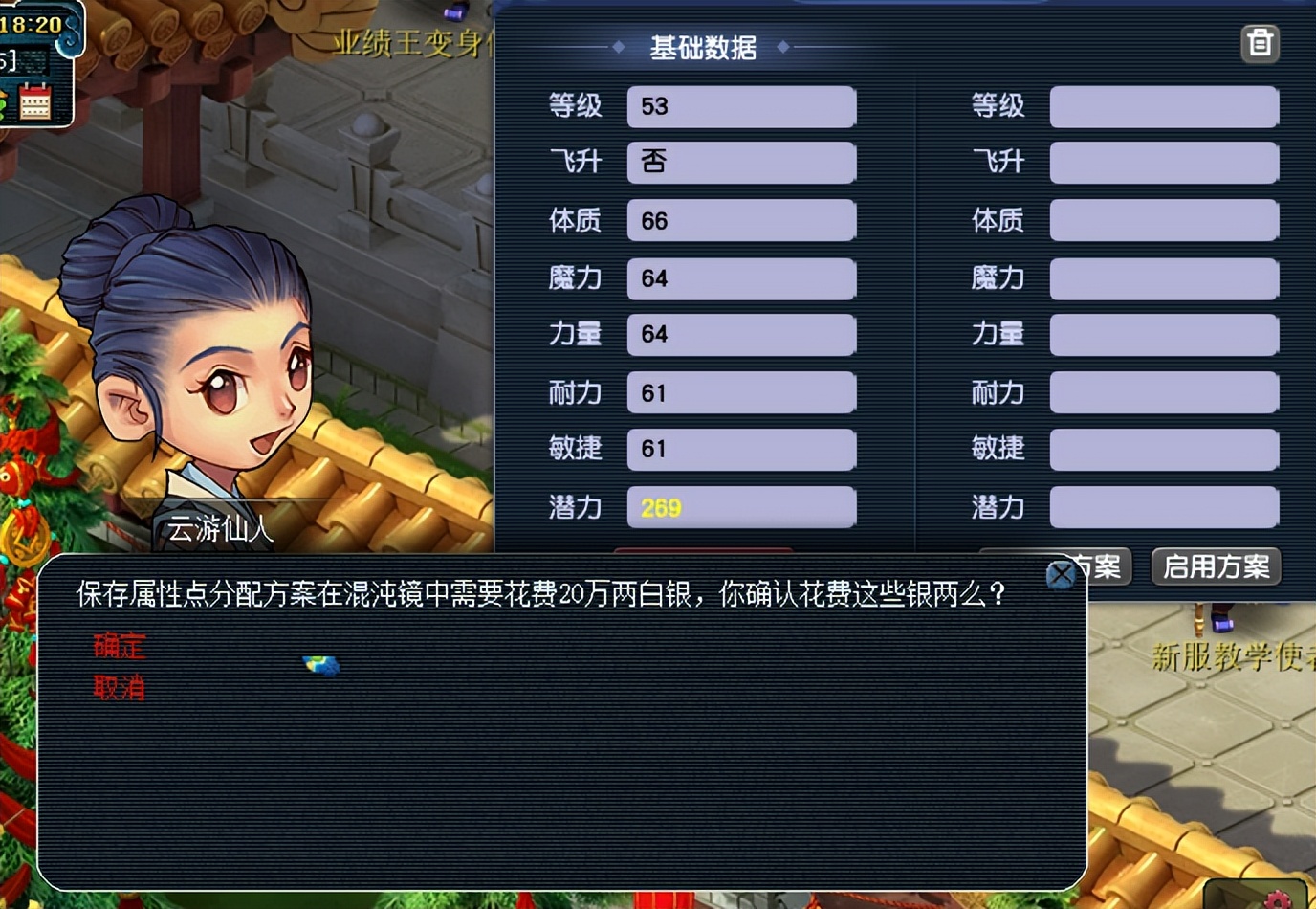Click the empty 潜力 field in the right column
Viewport: 1316px width, 909px height.
pos(1163,508)
